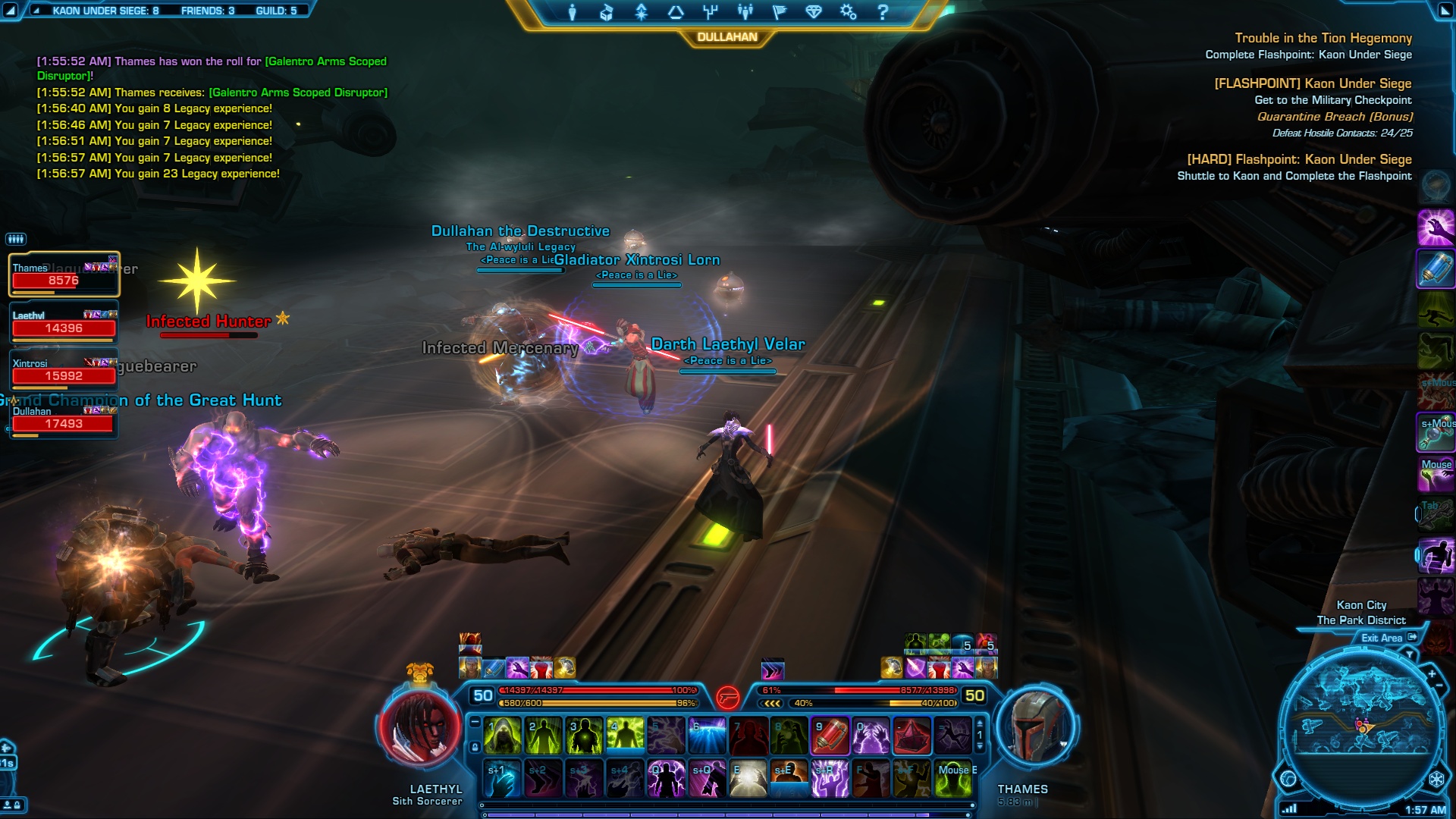Cast the purple lightning bubble ability on Q
1456x819 pixels.
tap(666, 779)
